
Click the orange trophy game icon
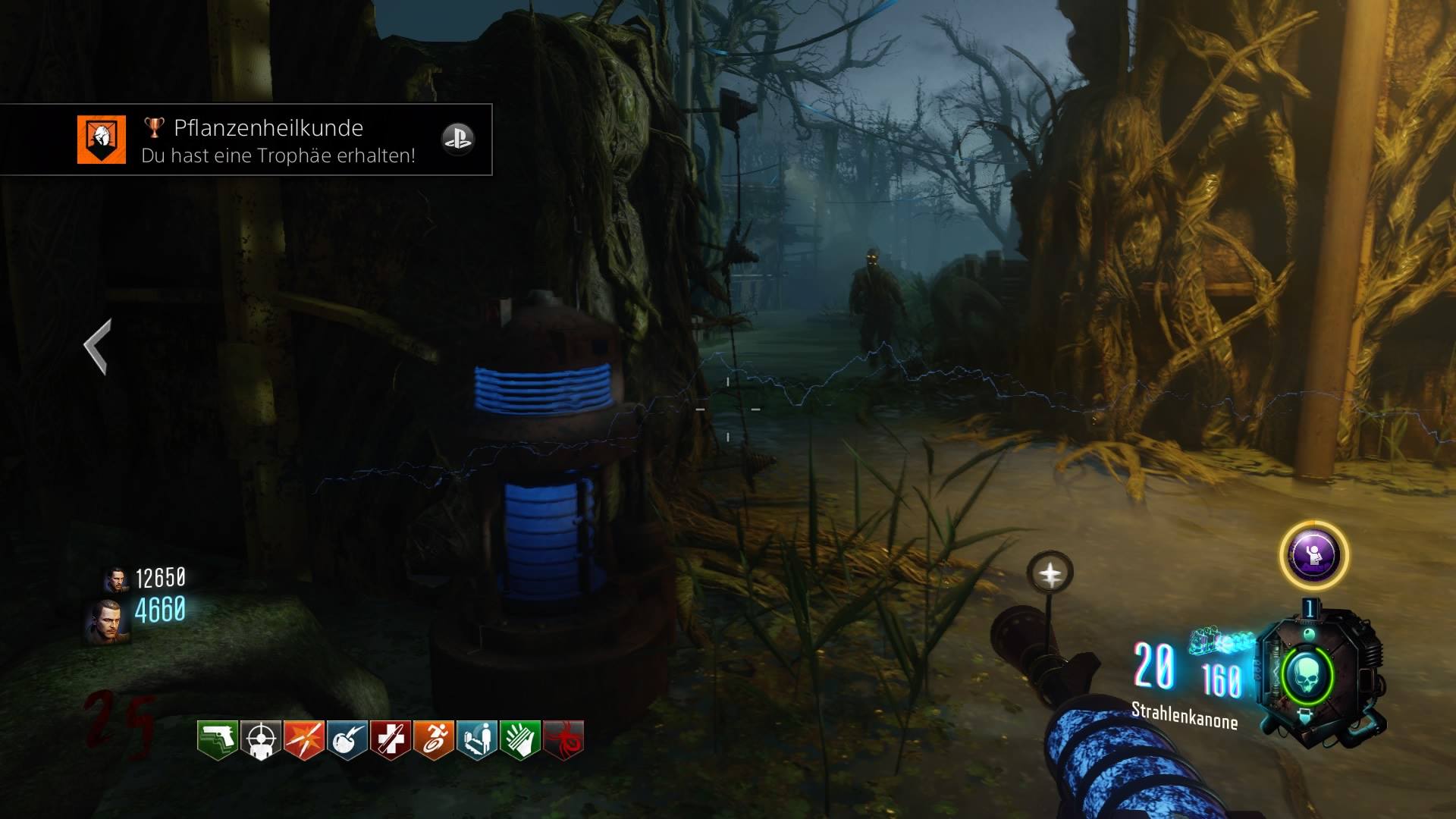click(101, 140)
